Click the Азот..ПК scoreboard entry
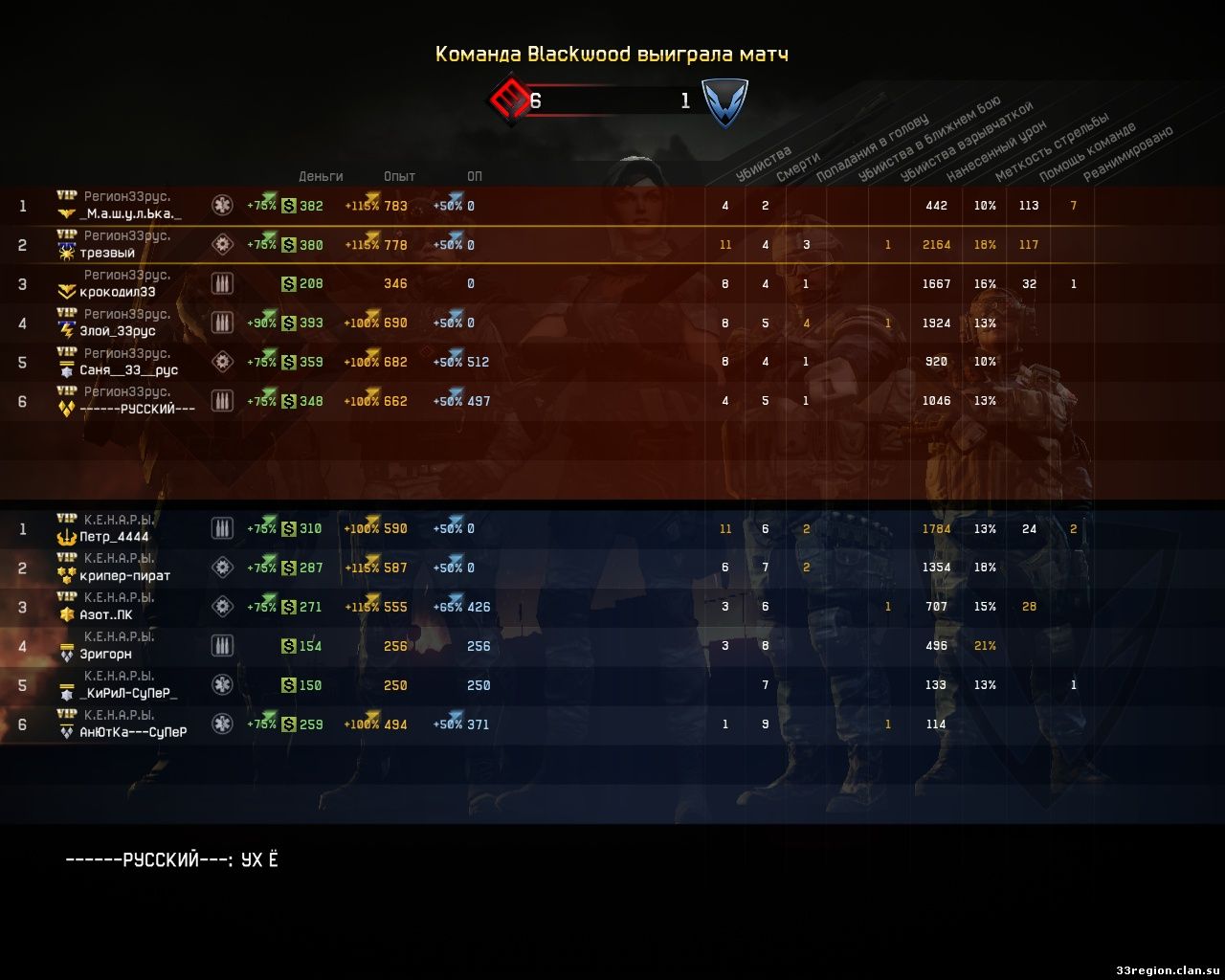Viewport: 1225px width, 980px height. pos(106,615)
